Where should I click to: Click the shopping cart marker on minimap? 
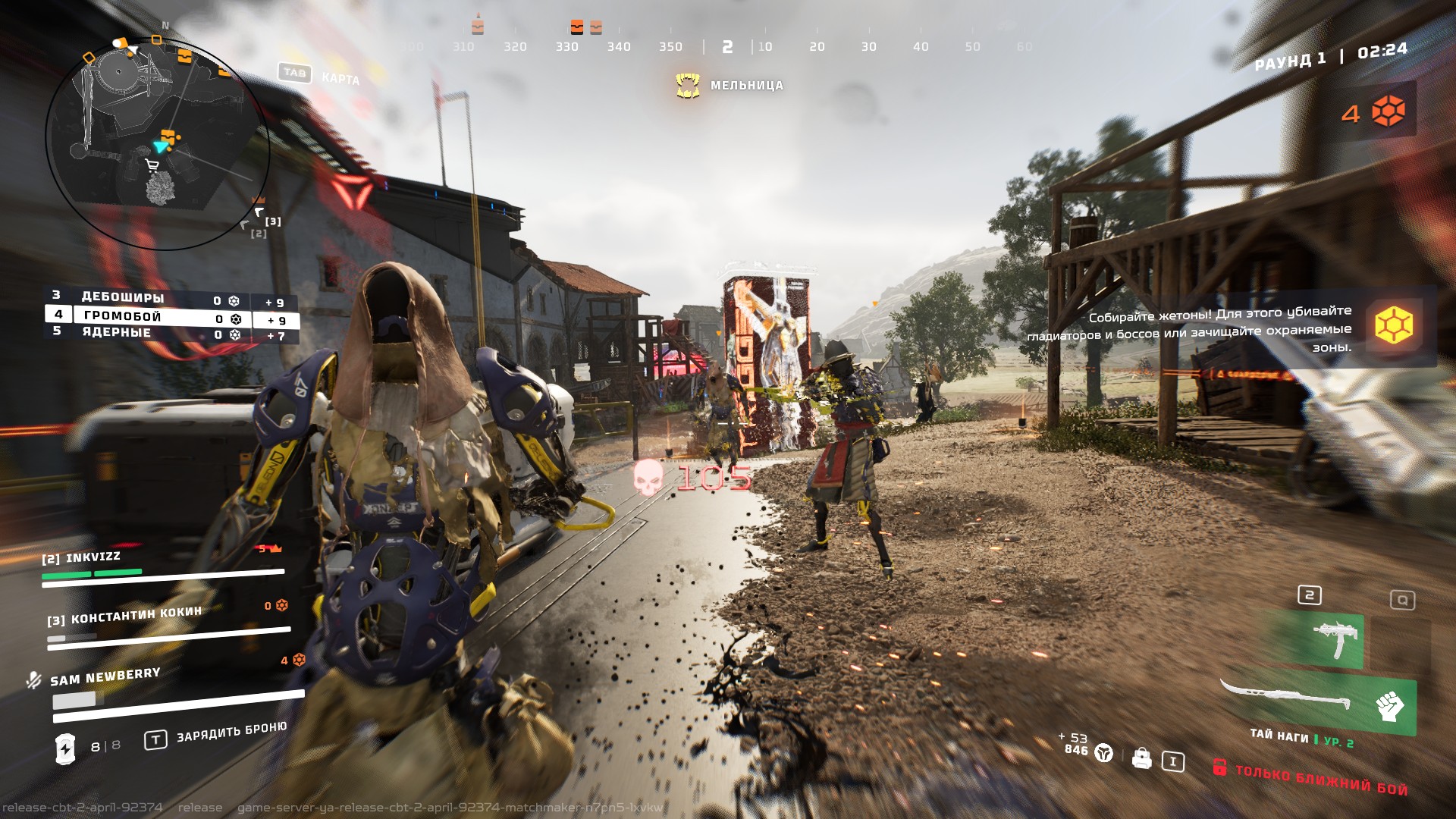point(152,165)
